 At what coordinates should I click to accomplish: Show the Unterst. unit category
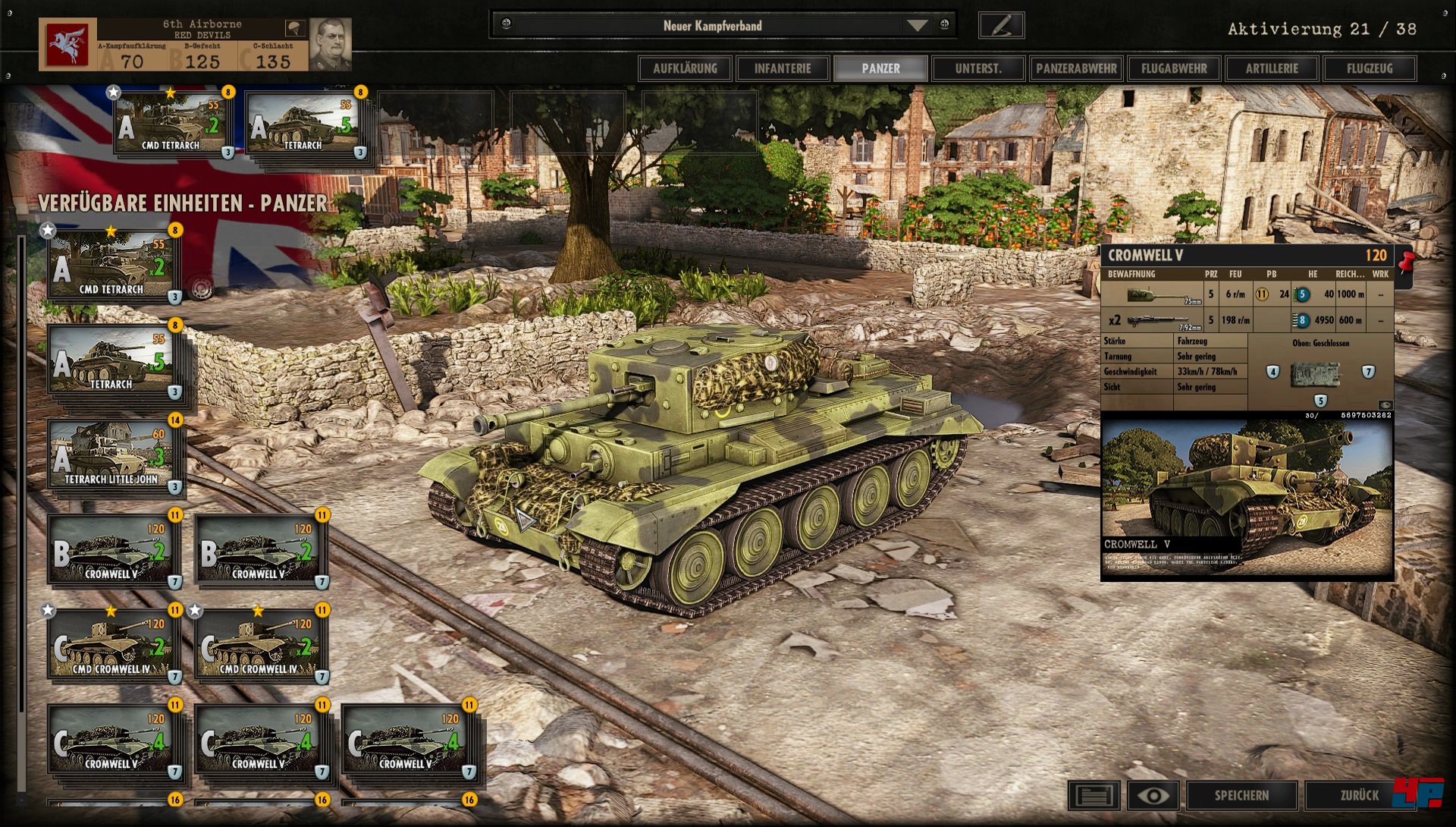pos(978,68)
